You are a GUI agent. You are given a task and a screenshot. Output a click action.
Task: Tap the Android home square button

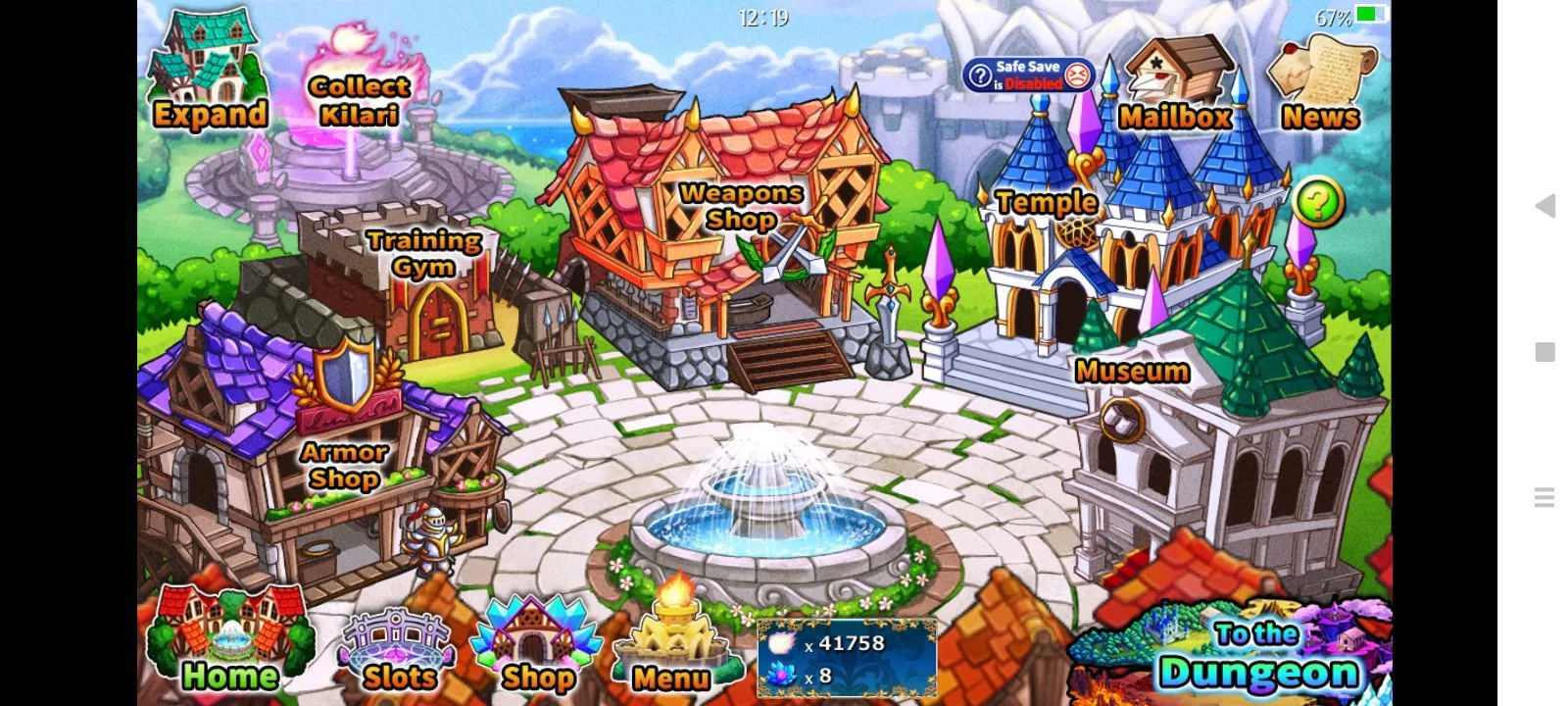1545,352
